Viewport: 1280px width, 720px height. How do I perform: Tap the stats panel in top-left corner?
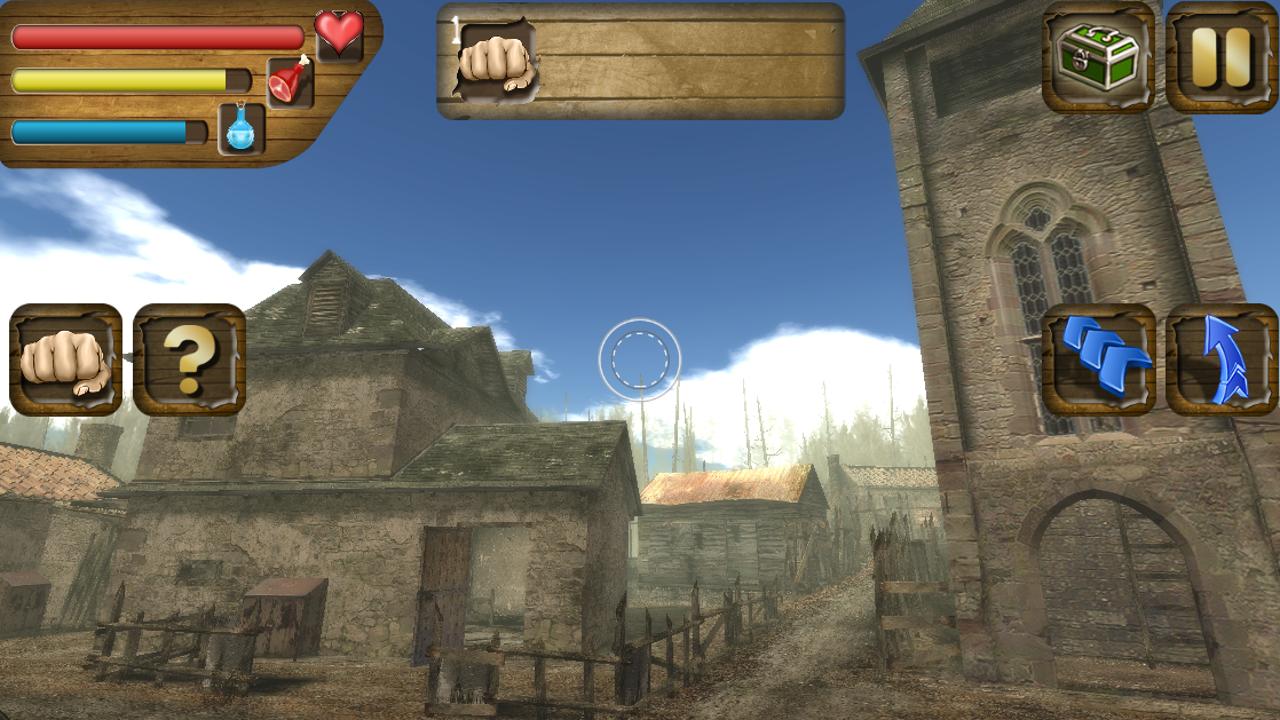click(160, 85)
